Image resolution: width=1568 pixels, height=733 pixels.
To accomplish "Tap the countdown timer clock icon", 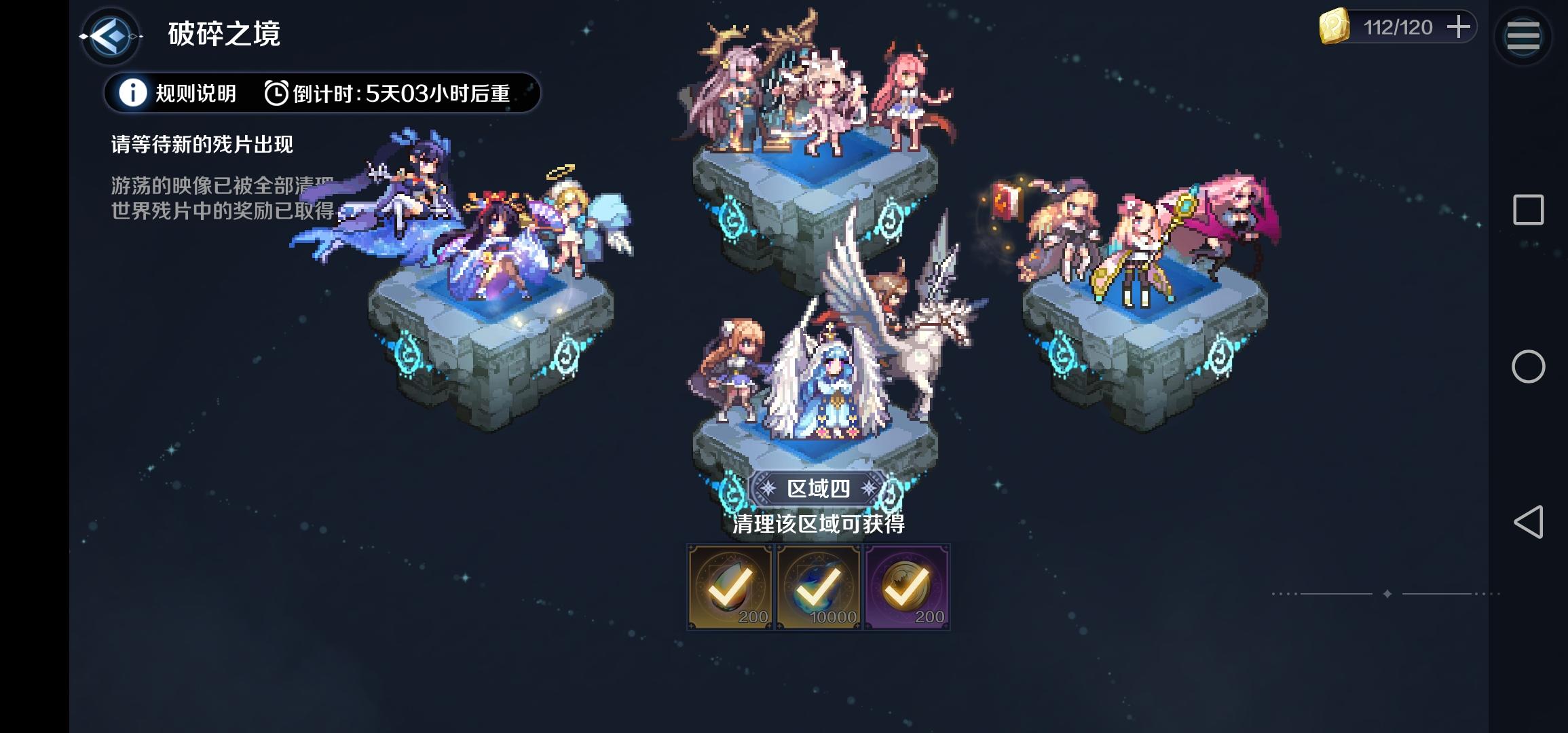I will (x=276, y=94).
